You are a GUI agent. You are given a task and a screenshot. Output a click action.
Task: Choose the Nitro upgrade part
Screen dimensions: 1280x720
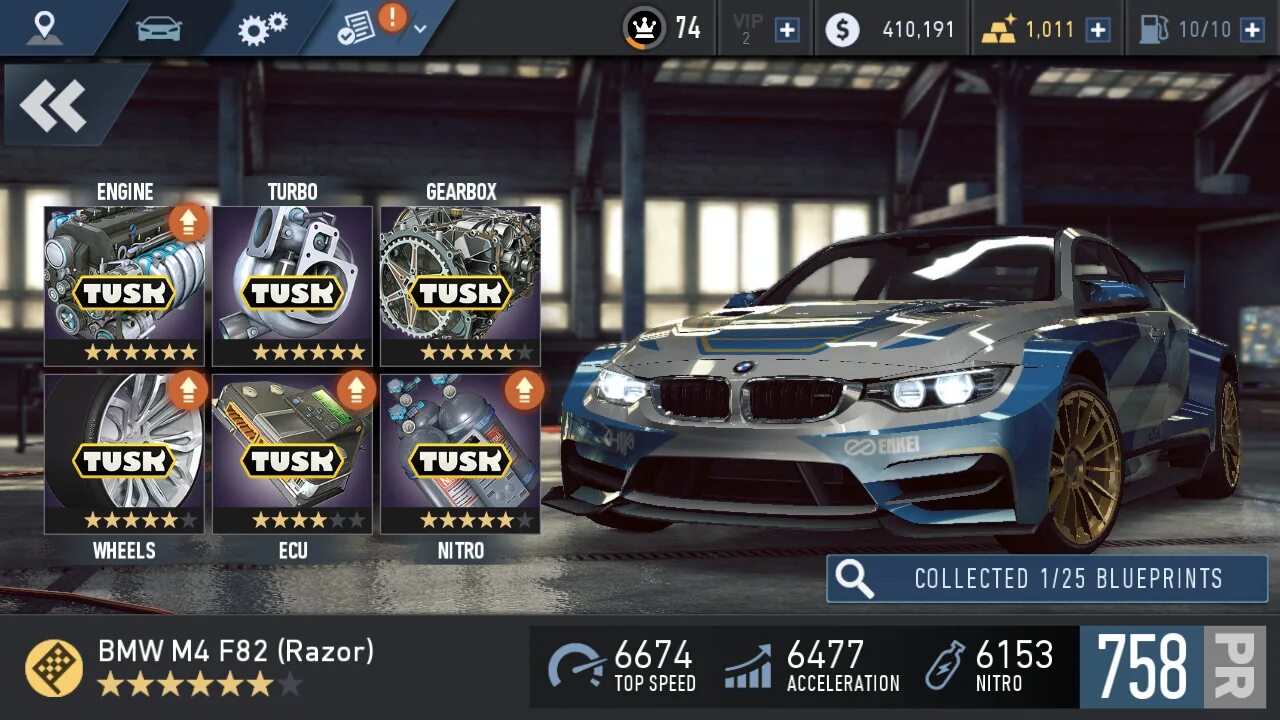pyautogui.click(x=460, y=454)
